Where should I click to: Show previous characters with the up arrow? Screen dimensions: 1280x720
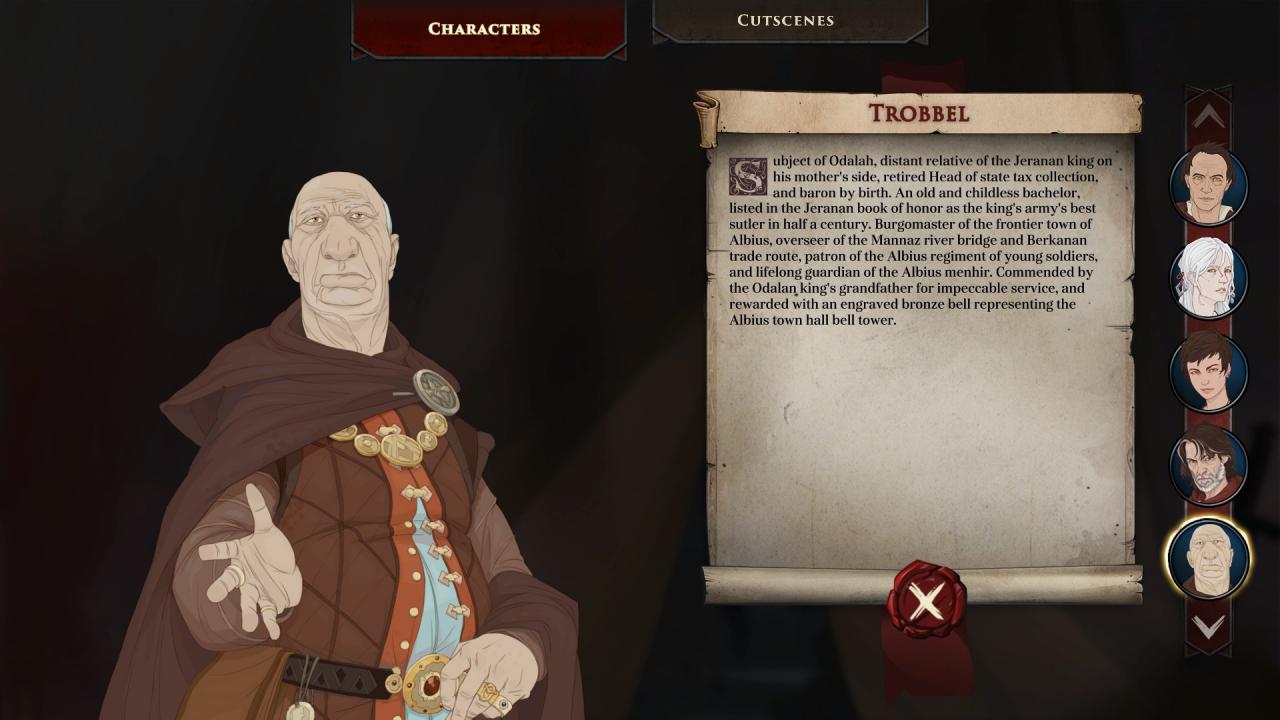(1208, 117)
